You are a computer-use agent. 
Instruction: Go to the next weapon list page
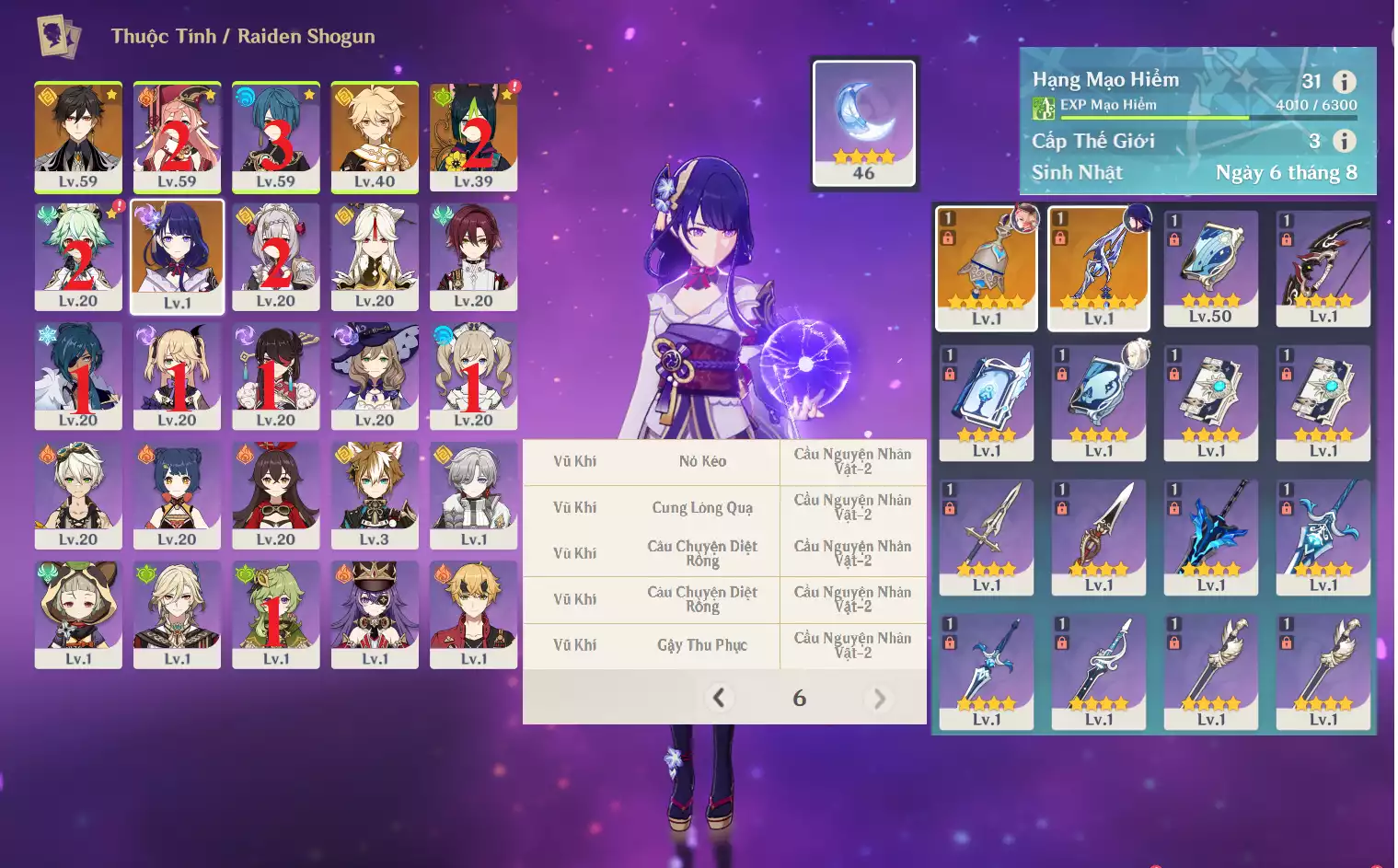pyautogui.click(x=879, y=699)
